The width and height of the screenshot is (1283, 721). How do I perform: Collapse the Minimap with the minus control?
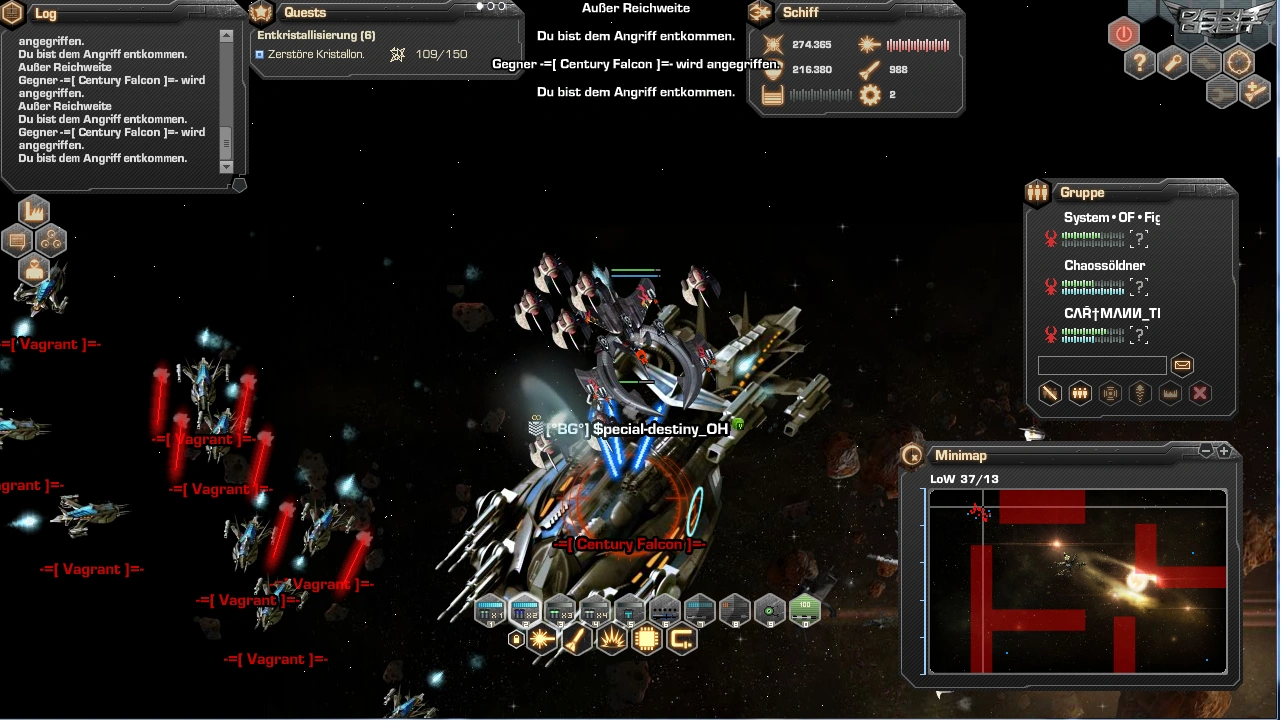[x=1206, y=451]
